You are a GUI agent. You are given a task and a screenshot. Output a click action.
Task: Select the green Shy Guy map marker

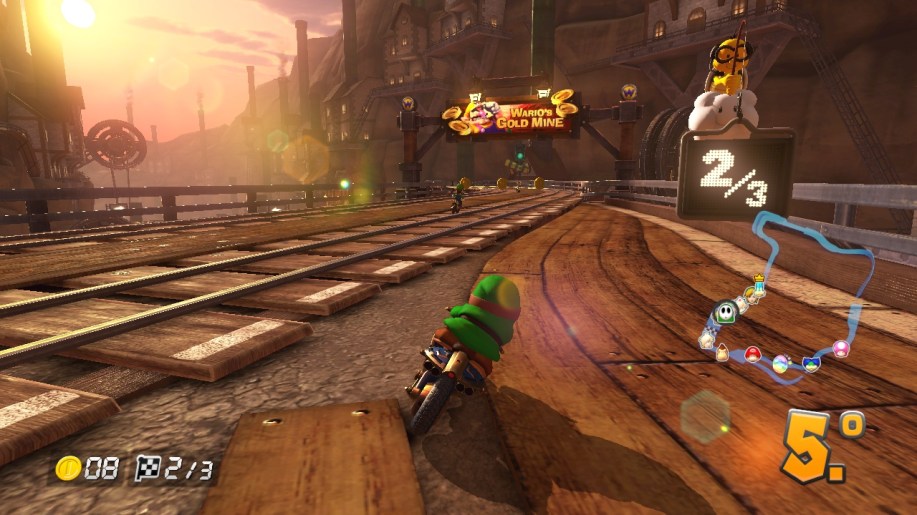[726, 314]
